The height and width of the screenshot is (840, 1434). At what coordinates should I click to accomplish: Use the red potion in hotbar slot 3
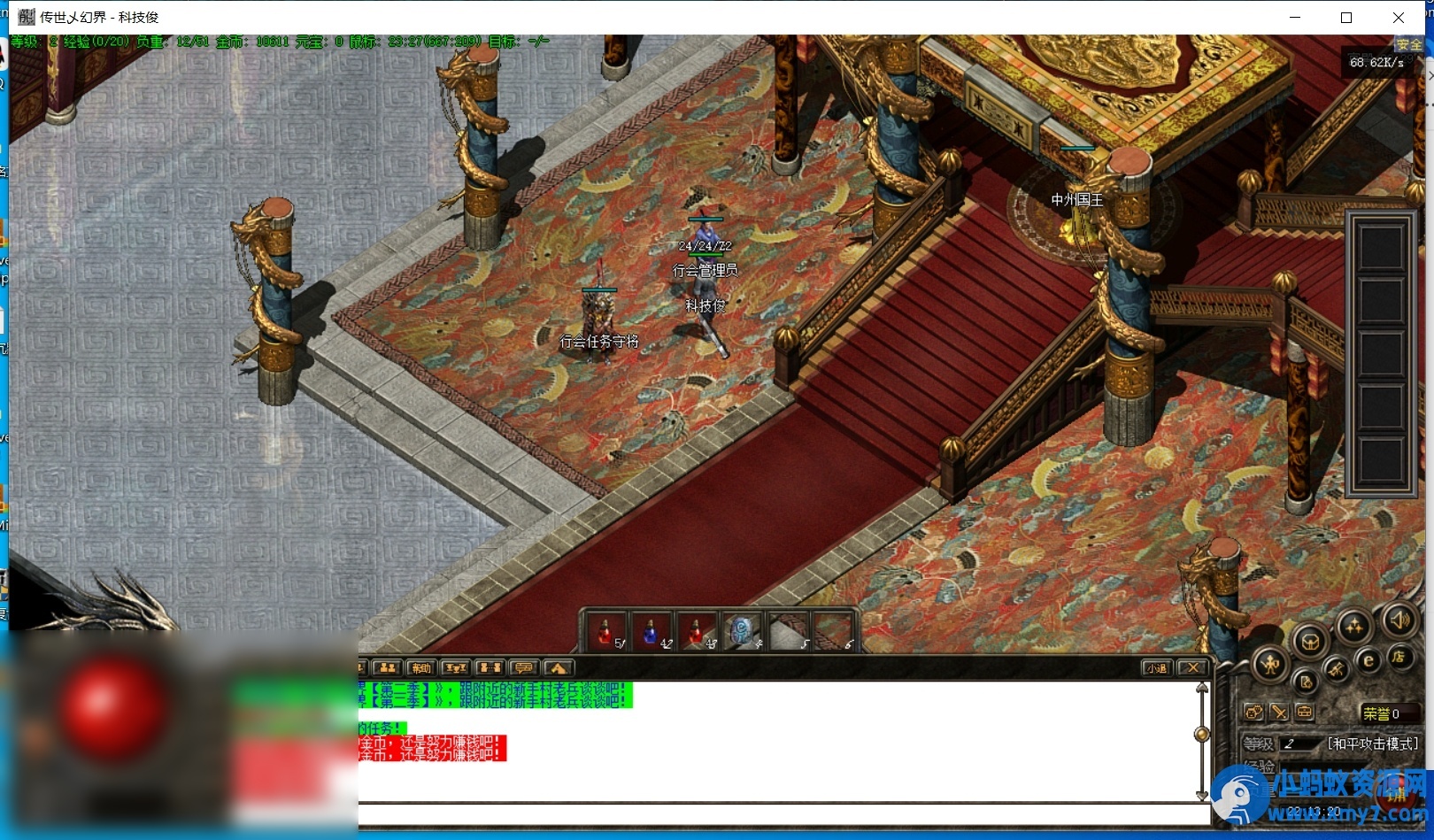pos(697,633)
